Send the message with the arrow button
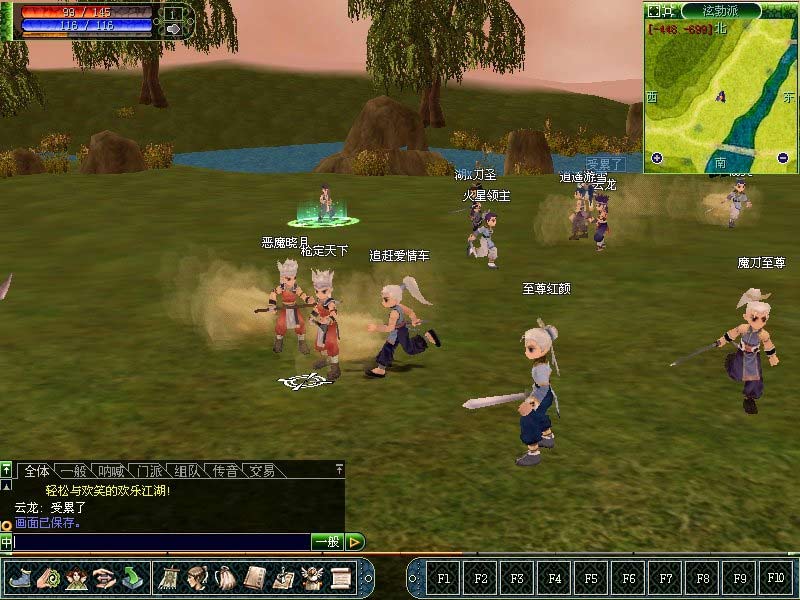This screenshot has height=600, width=800. pos(355,542)
